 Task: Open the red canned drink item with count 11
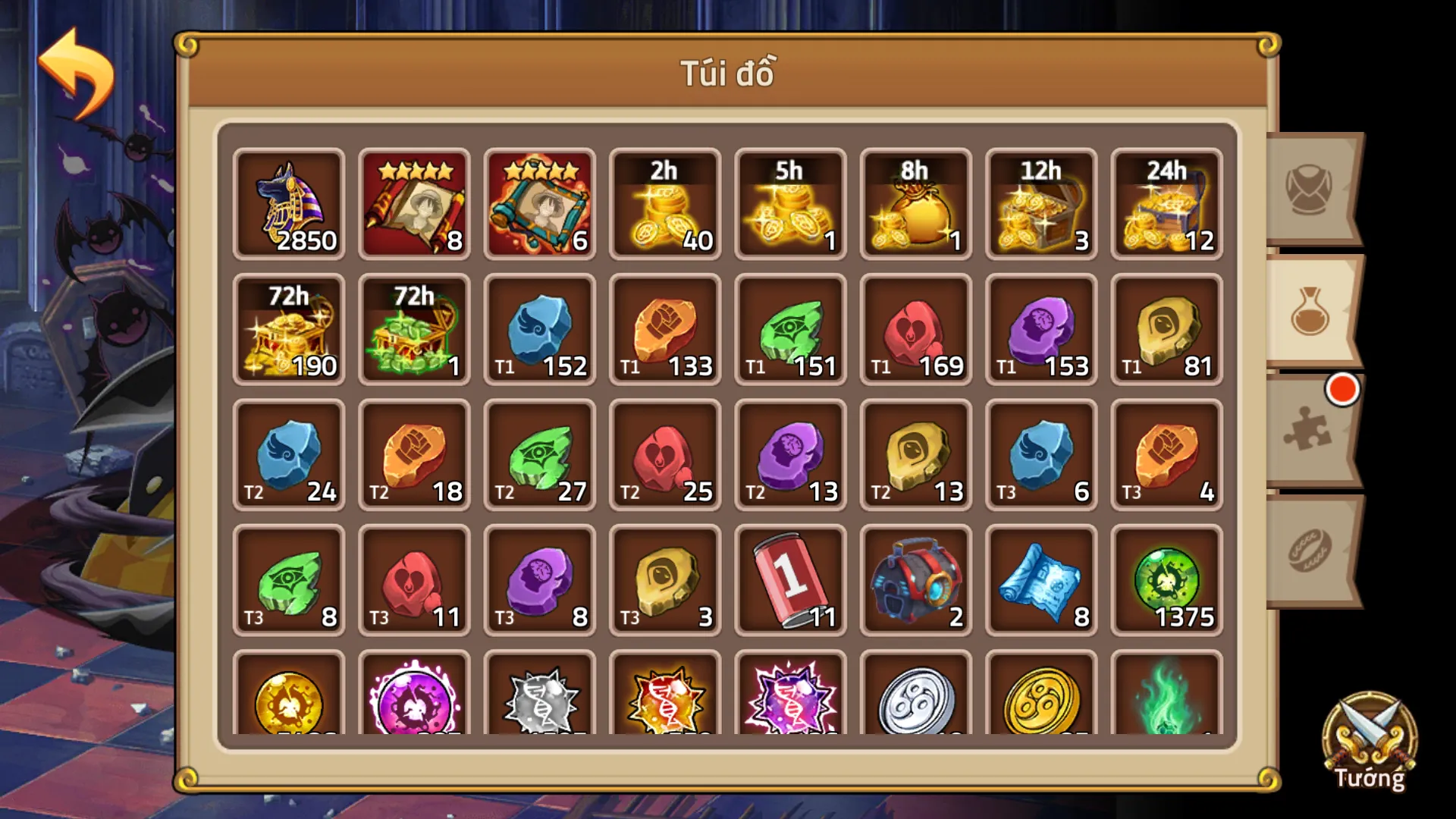click(x=789, y=580)
